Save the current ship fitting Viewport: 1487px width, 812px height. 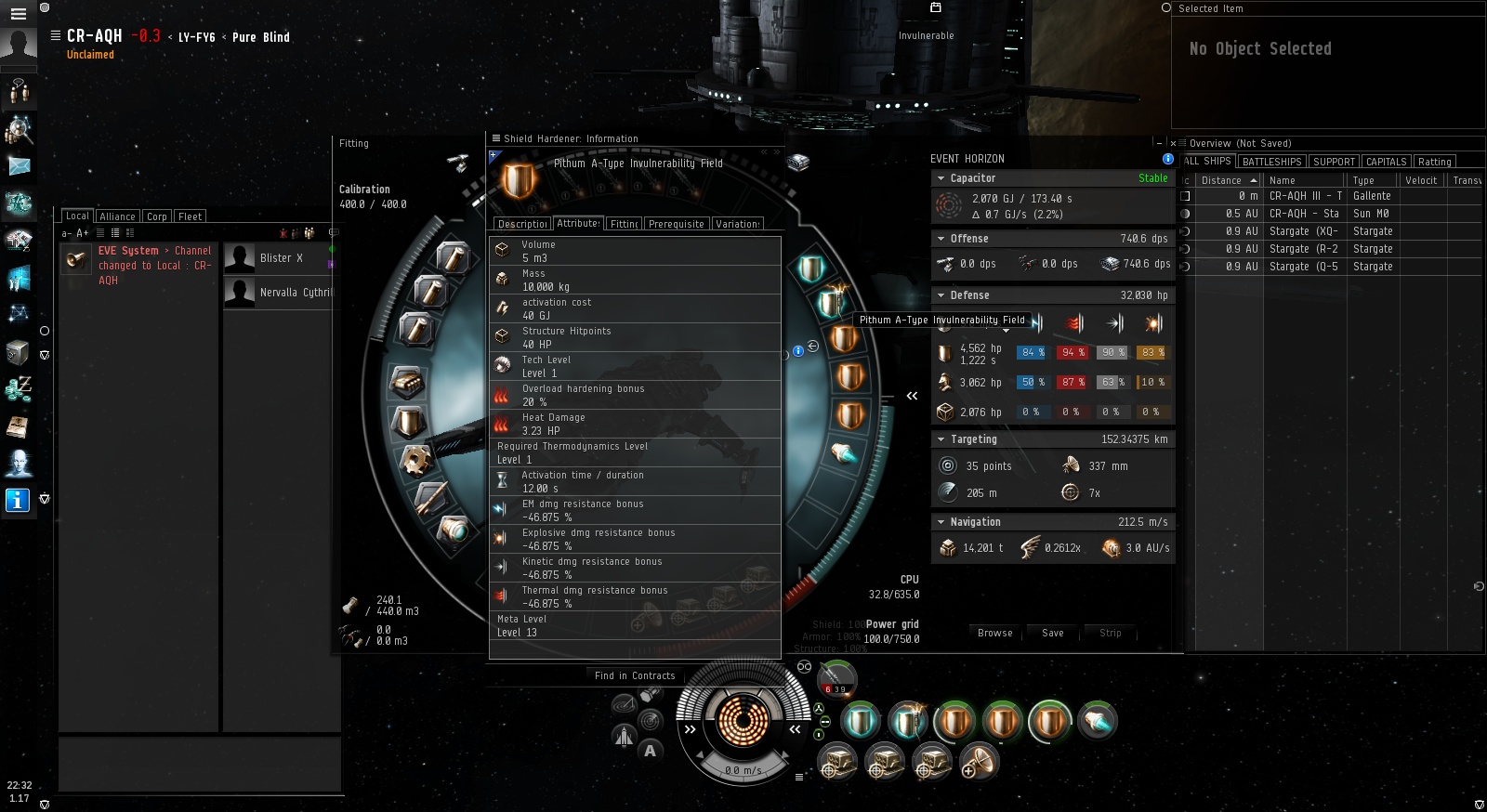tap(1052, 633)
